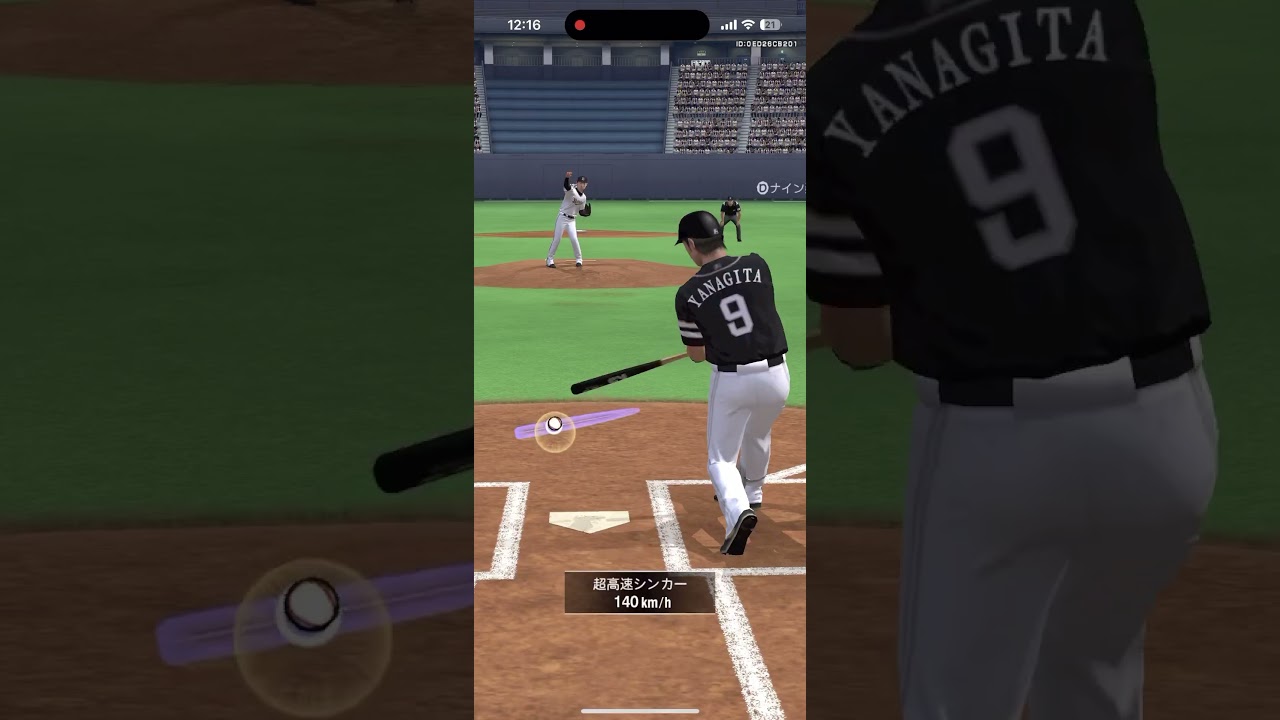Tap the red screen recording indicator
This screenshot has width=1280, height=720.
coord(579,25)
